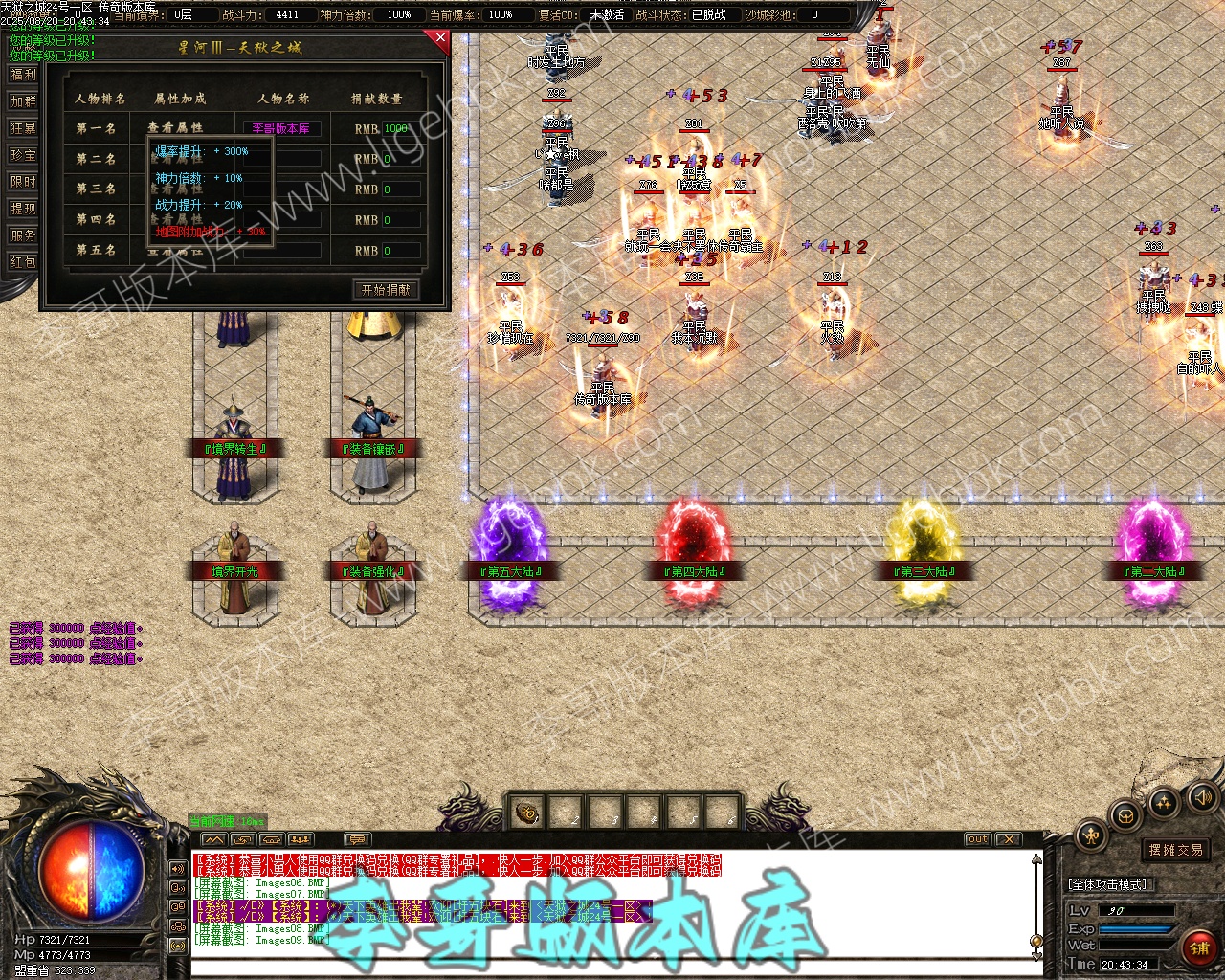Screen dimensions: 1225x980
Task: Open the 福利 side menu
Action: [x=23, y=74]
